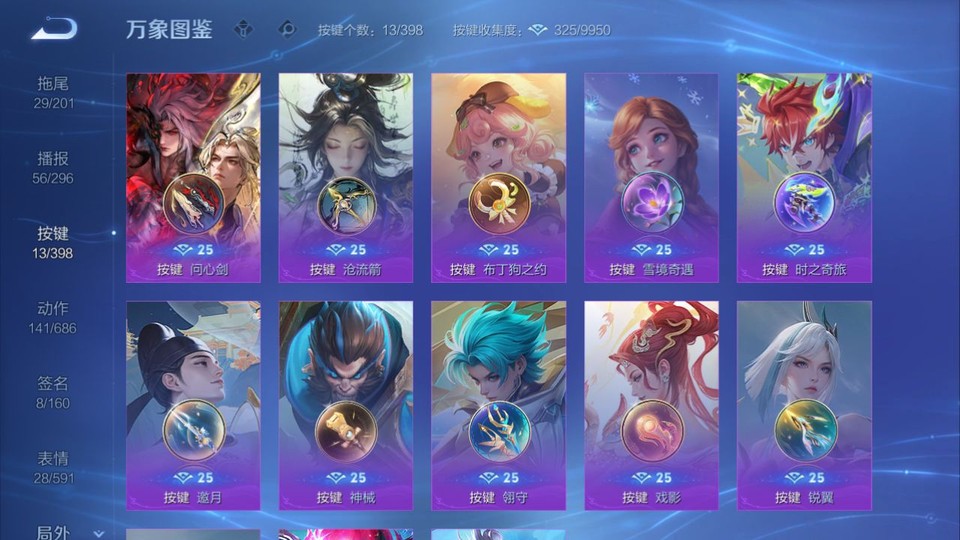
Task: Open the 戏影 button skin card
Action: pos(651,406)
